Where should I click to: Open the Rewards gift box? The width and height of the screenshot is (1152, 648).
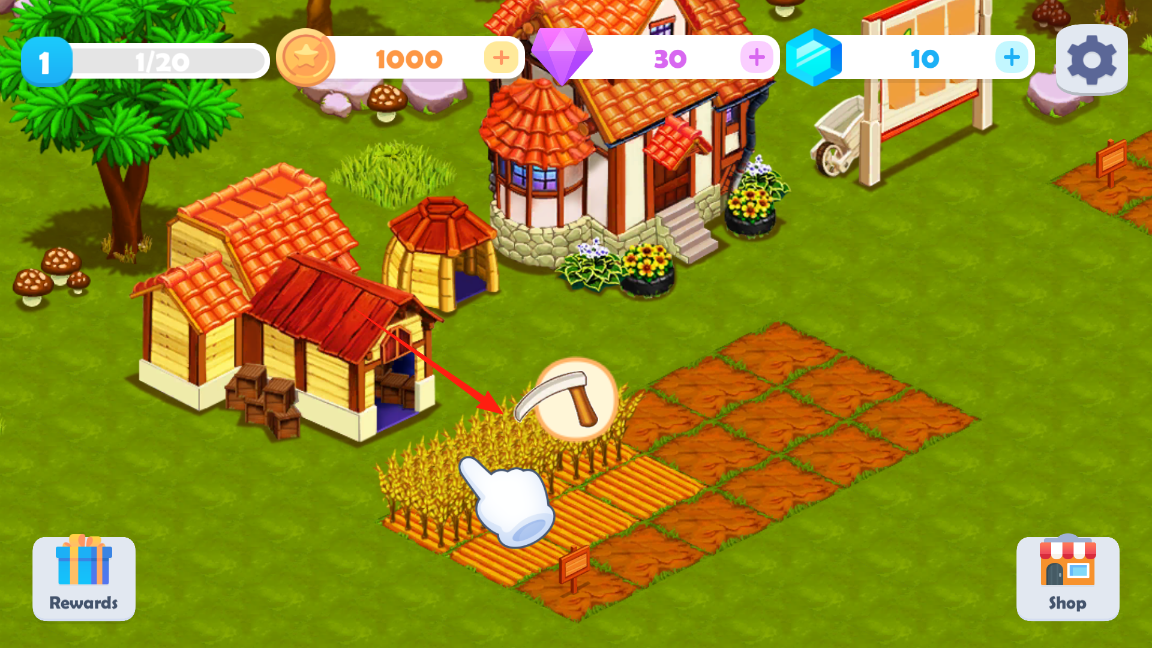pyautogui.click(x=84, y=577)
